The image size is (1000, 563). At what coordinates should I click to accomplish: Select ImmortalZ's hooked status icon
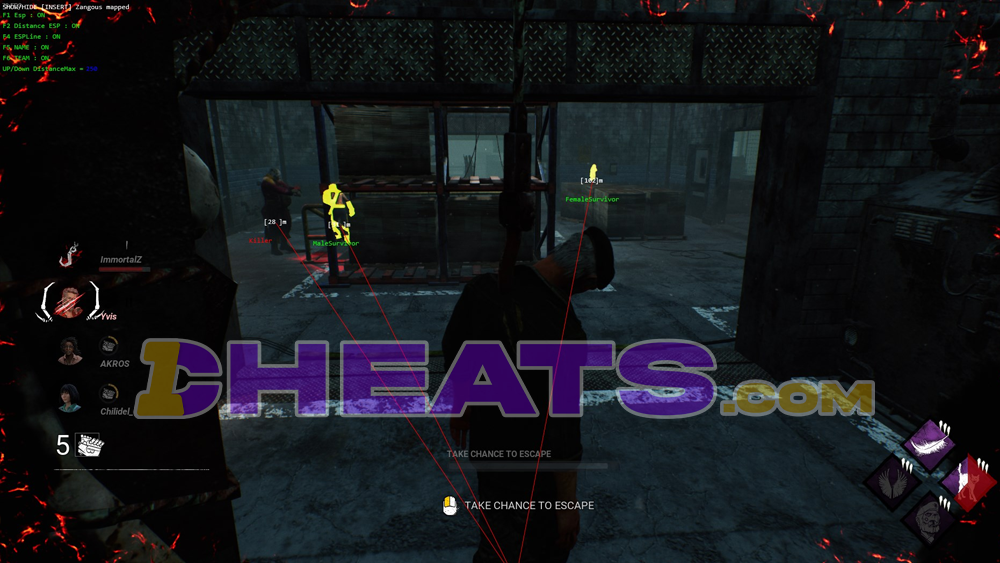[x=70, y=256]
